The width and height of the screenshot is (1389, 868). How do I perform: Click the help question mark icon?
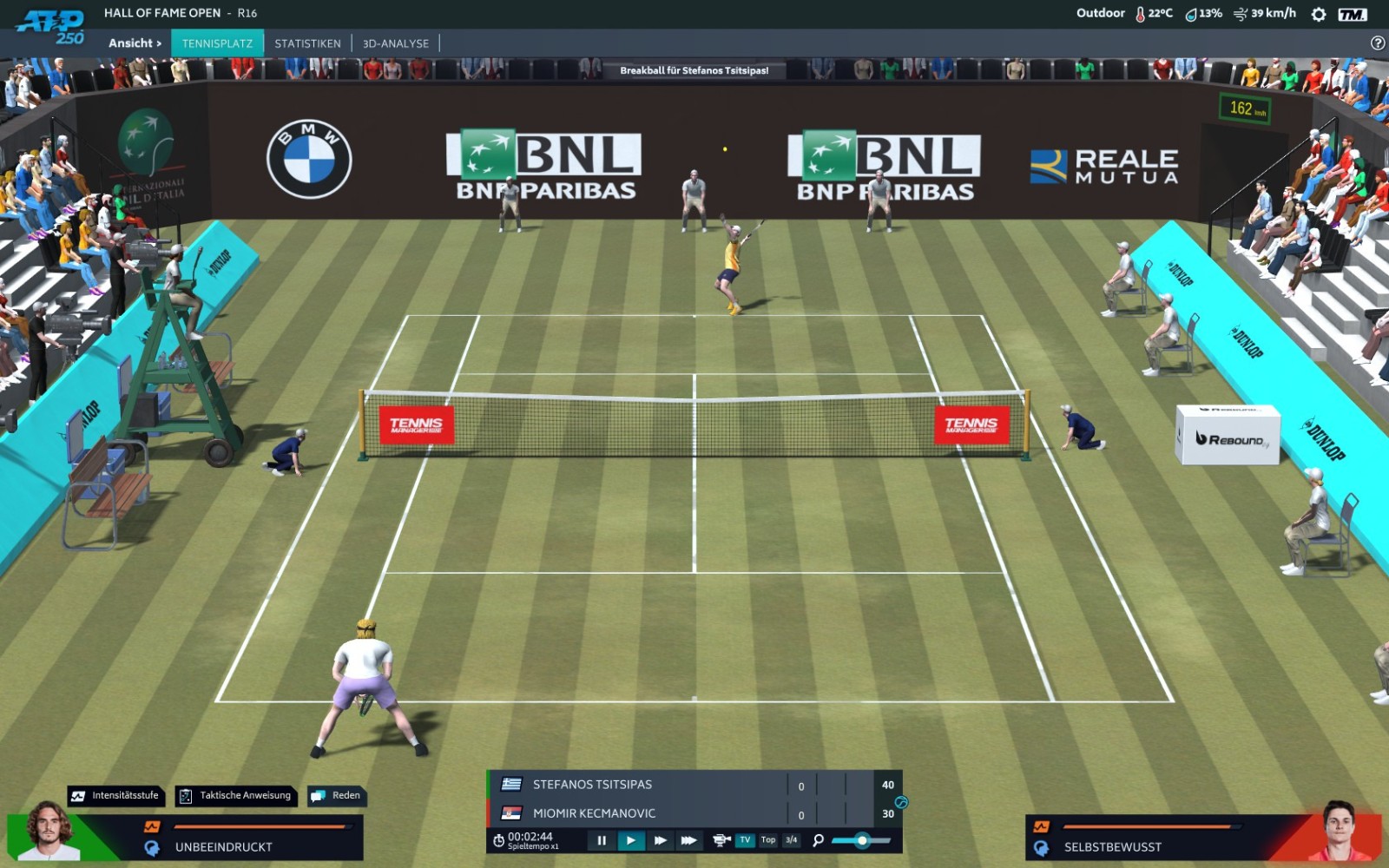point(1377,43)
